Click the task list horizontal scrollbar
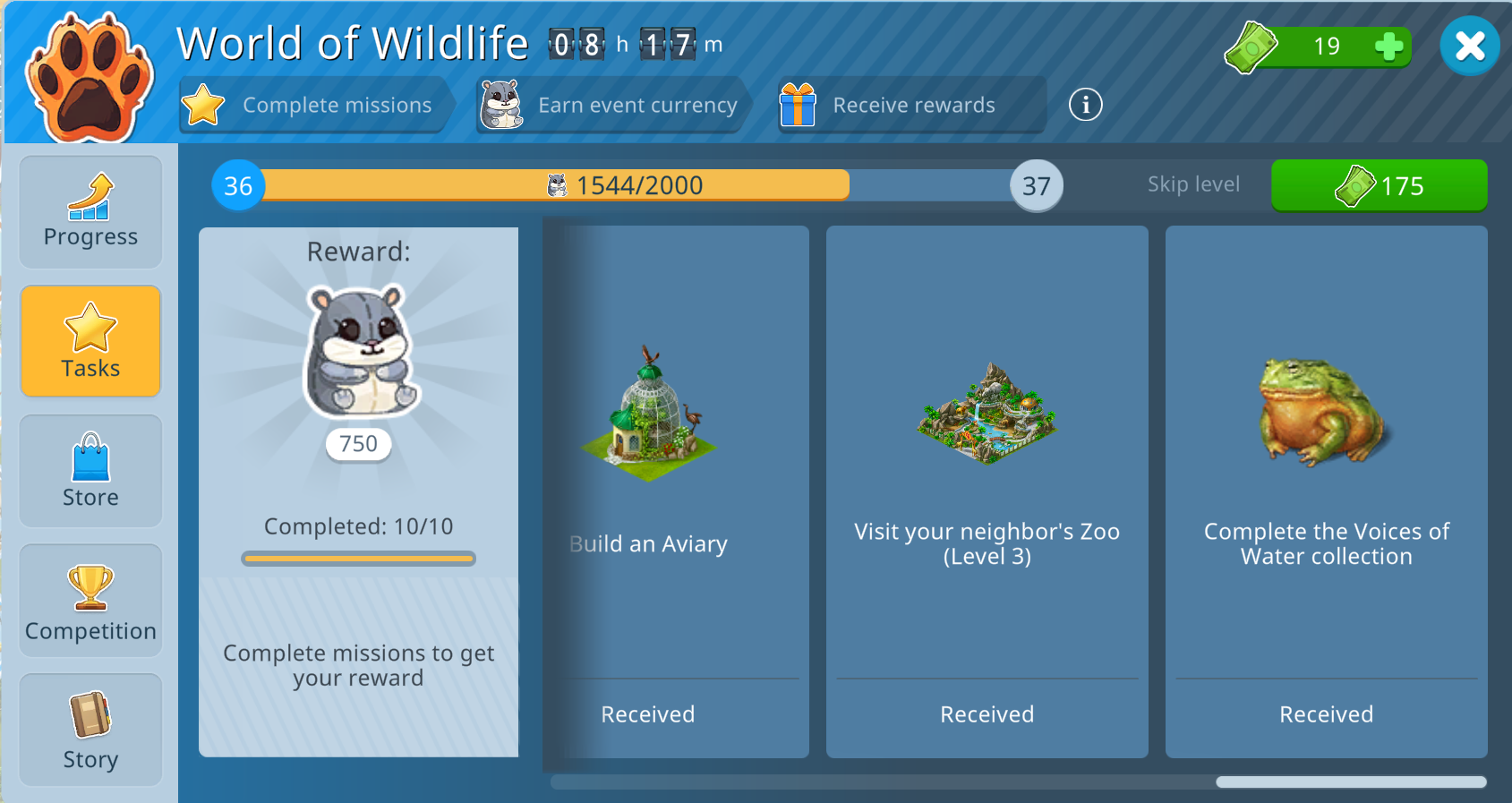The image size is (1512, 803). click(1350, 782)
